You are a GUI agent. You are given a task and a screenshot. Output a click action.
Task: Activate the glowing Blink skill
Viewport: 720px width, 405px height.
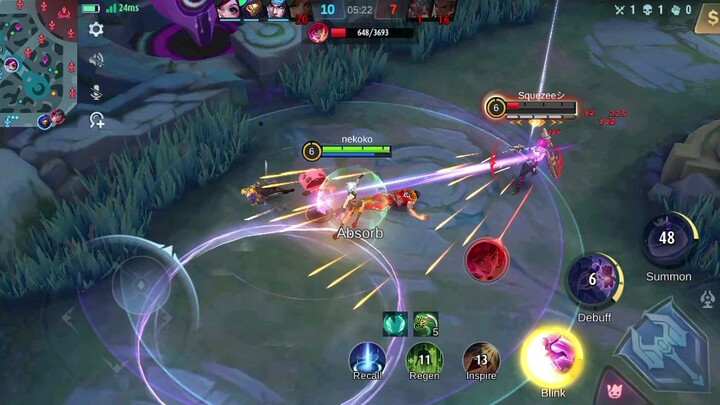(553, 356)
